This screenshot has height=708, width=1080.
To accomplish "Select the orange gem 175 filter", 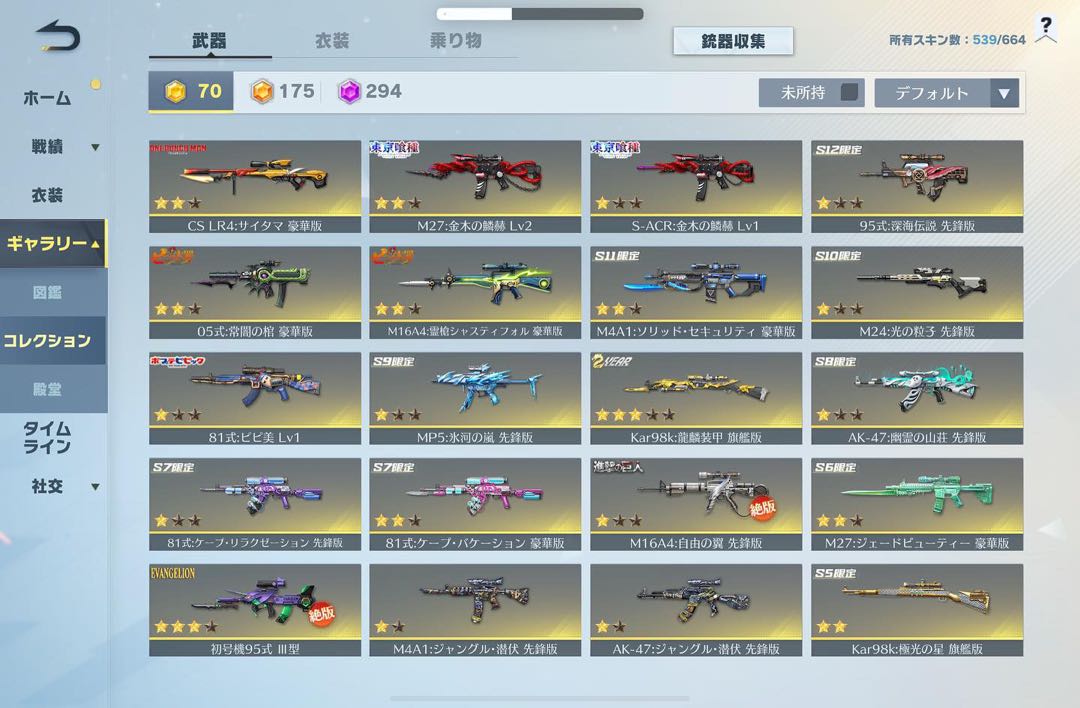I will point(282,92).
